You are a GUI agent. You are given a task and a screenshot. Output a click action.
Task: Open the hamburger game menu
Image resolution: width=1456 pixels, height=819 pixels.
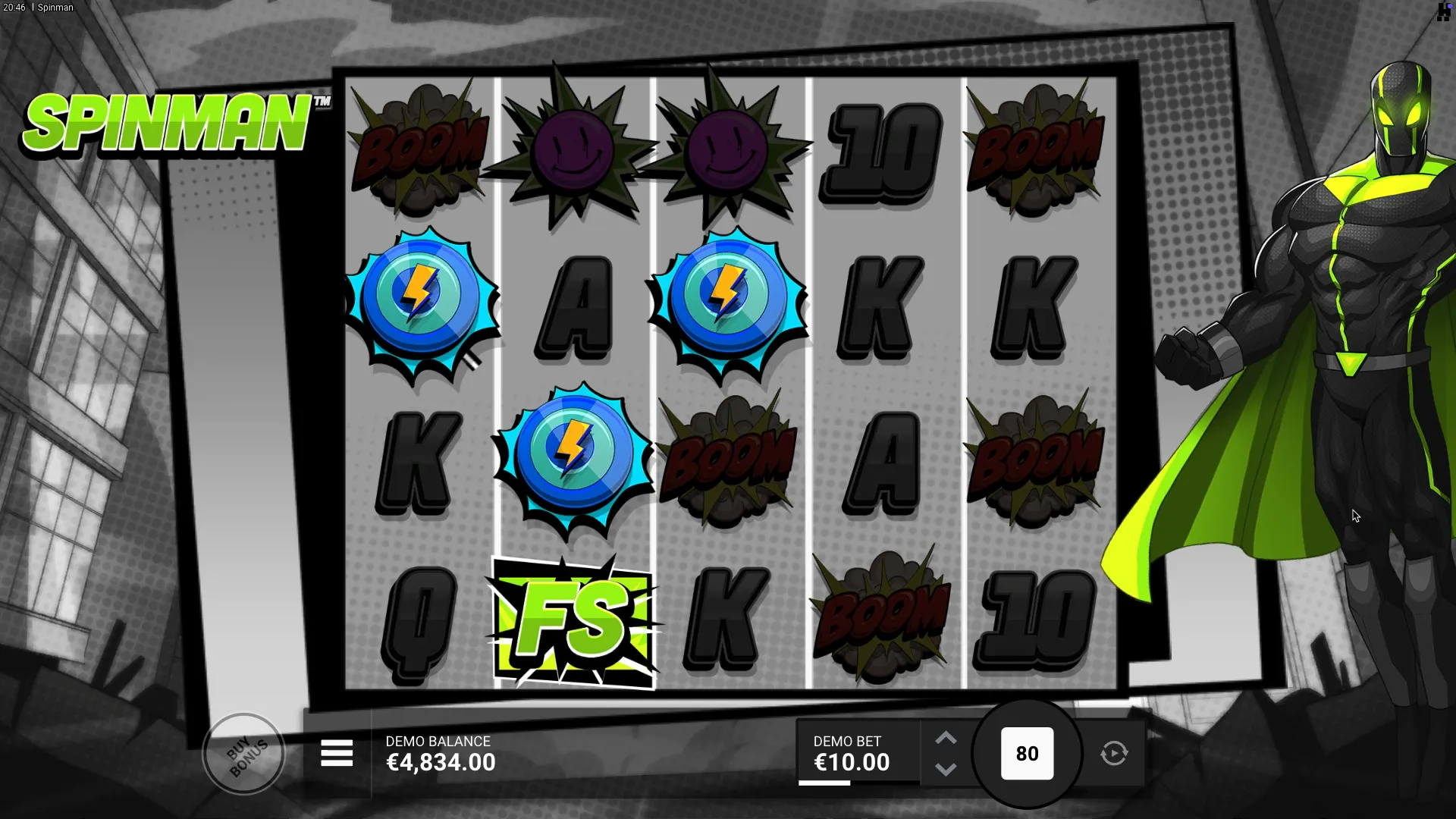coord(337,754)
